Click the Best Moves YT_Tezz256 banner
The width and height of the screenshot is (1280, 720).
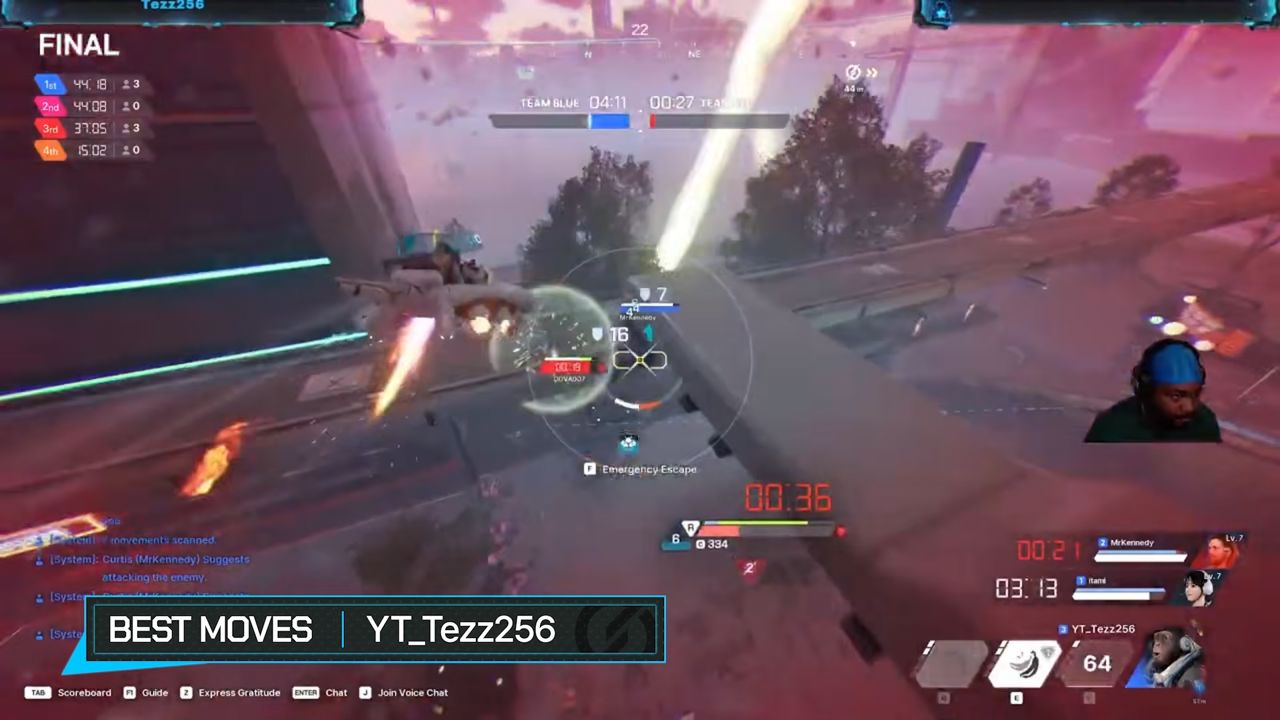click(x=375, y=630)
